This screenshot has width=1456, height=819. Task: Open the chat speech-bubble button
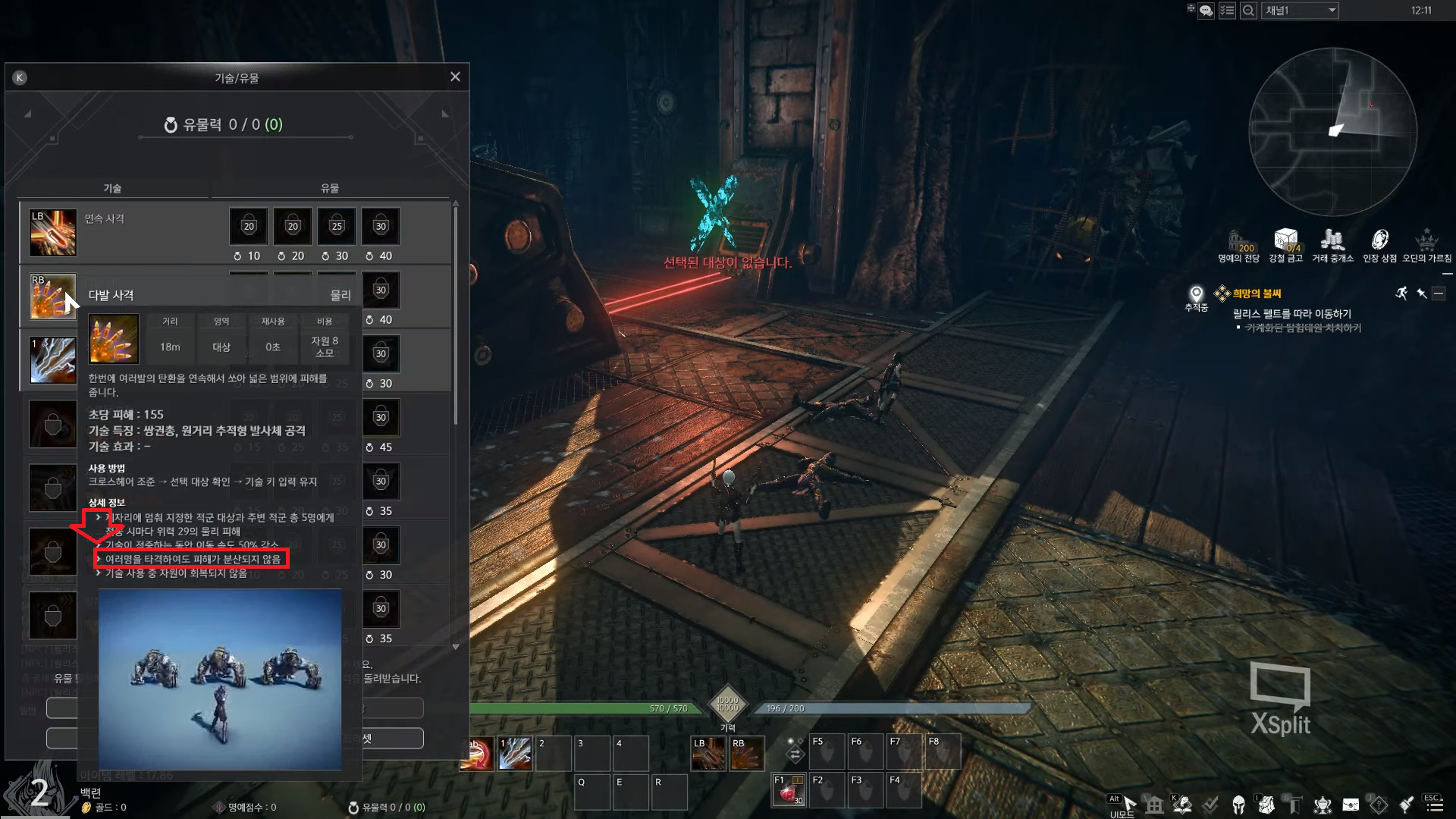[1206, 11]
